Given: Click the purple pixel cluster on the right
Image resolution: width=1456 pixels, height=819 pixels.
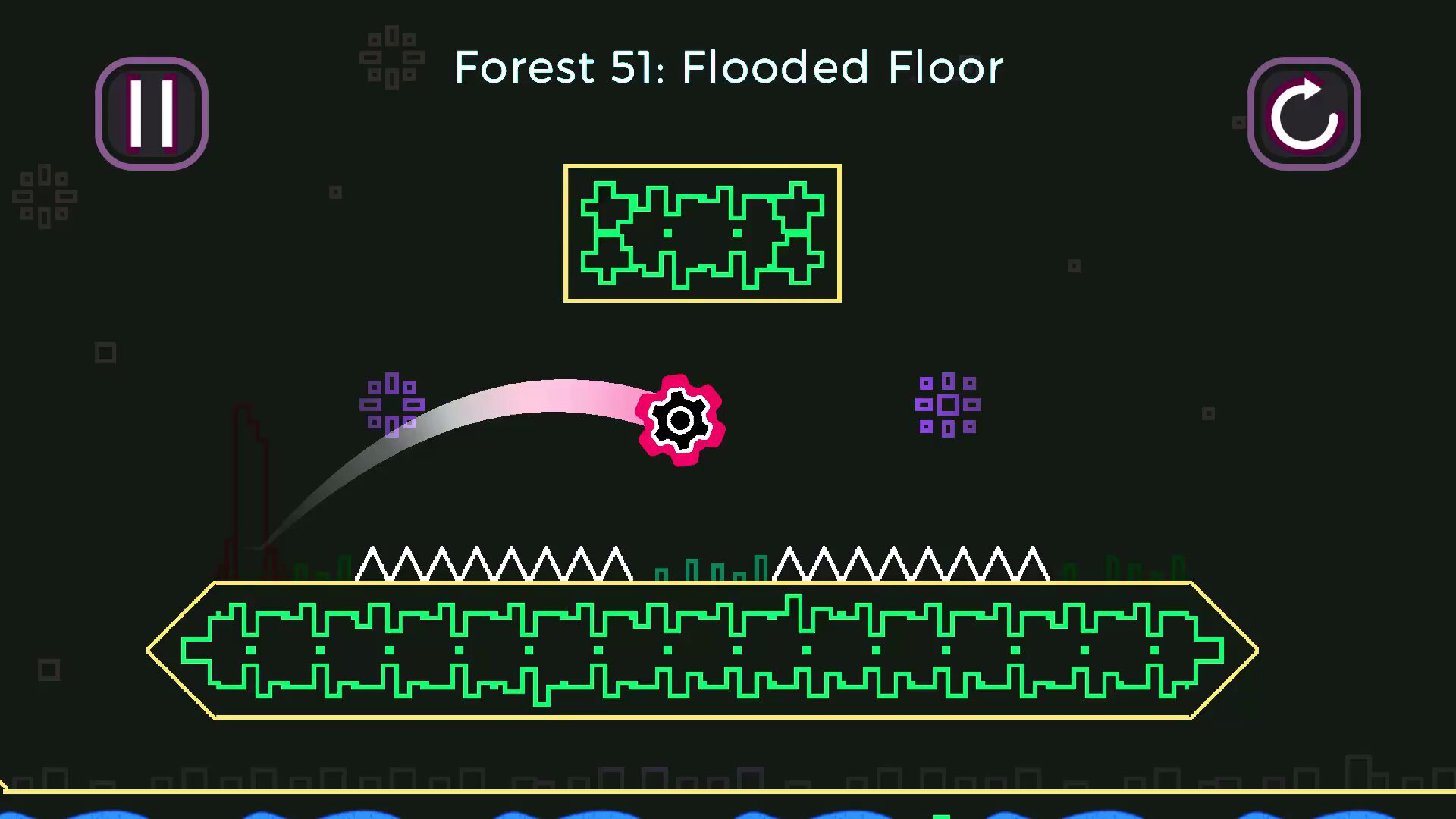Looking at the screenshot, I should point(947,405).
